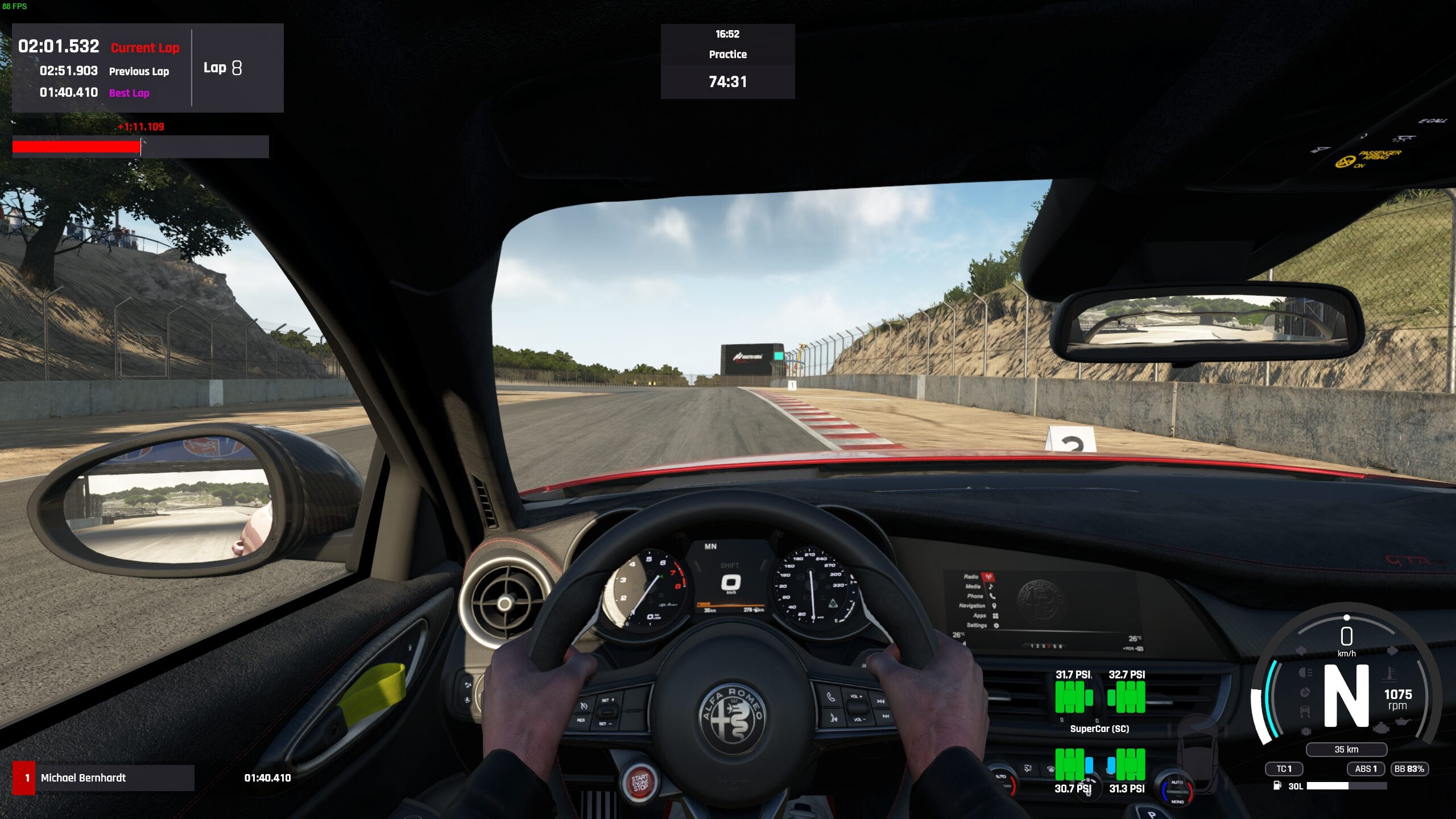1456x819 pixels.
Task: Click the fuel pump icon
Action: click(1277, 786)
